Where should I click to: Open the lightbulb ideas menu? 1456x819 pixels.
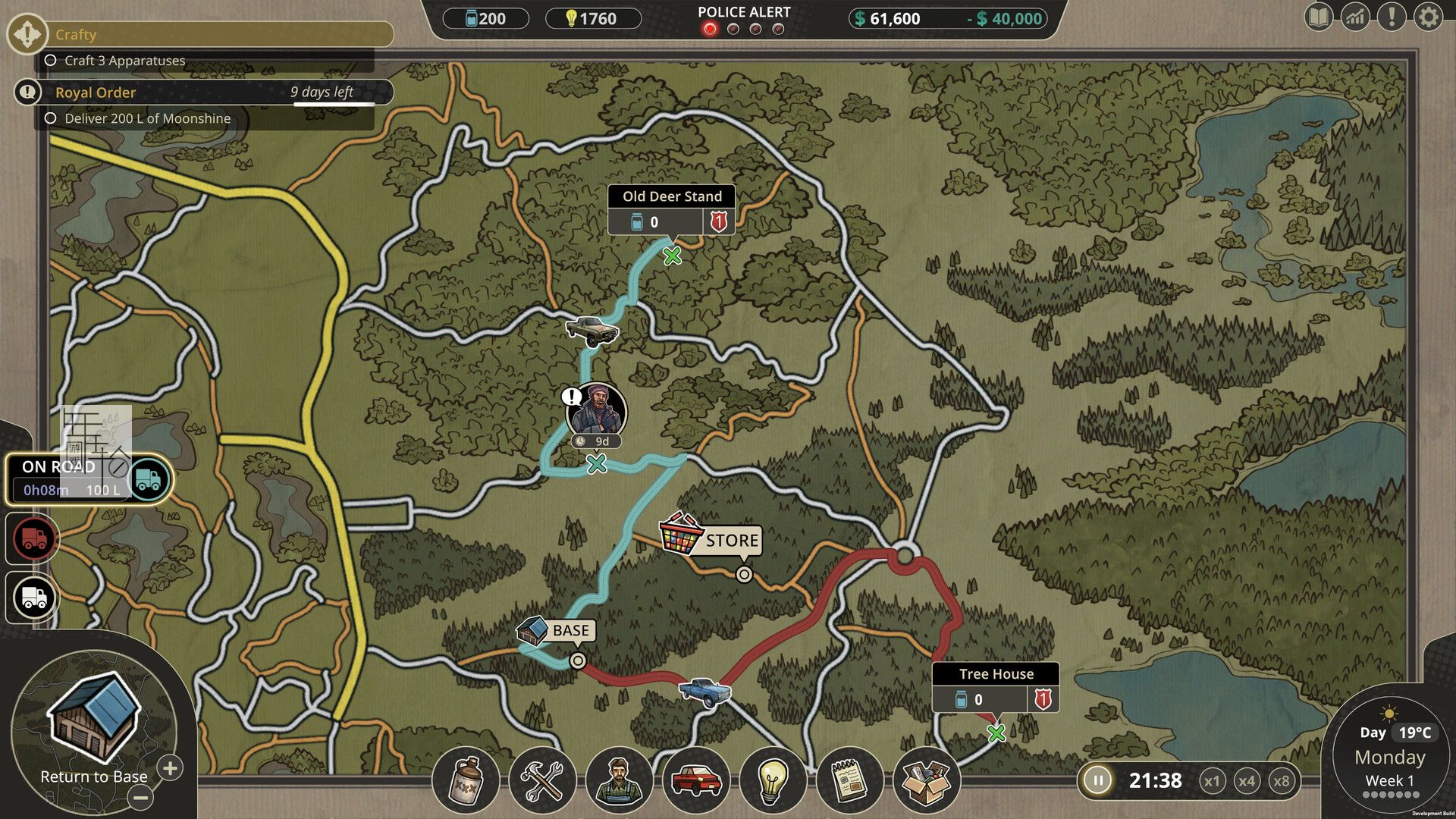point(772,780)
